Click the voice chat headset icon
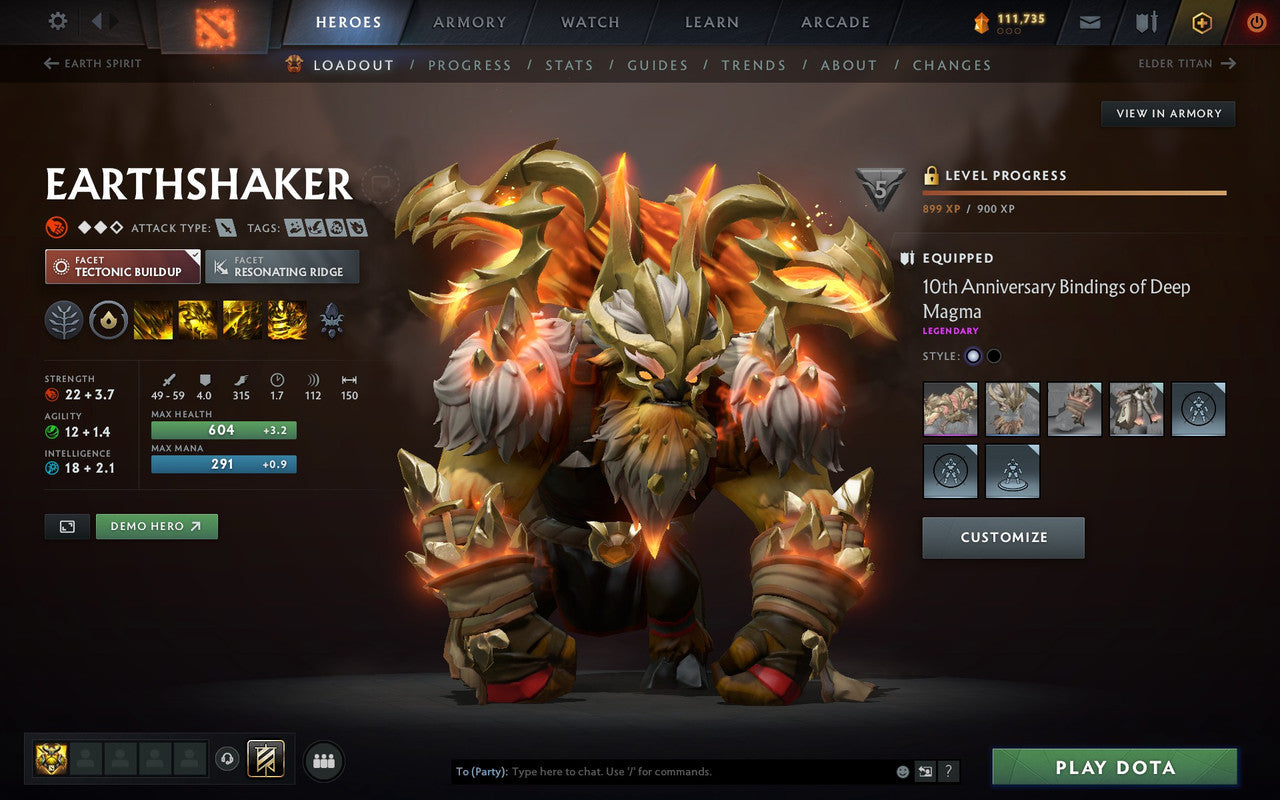This screenshot has width=1280, height=800. [x=229, y=760]
